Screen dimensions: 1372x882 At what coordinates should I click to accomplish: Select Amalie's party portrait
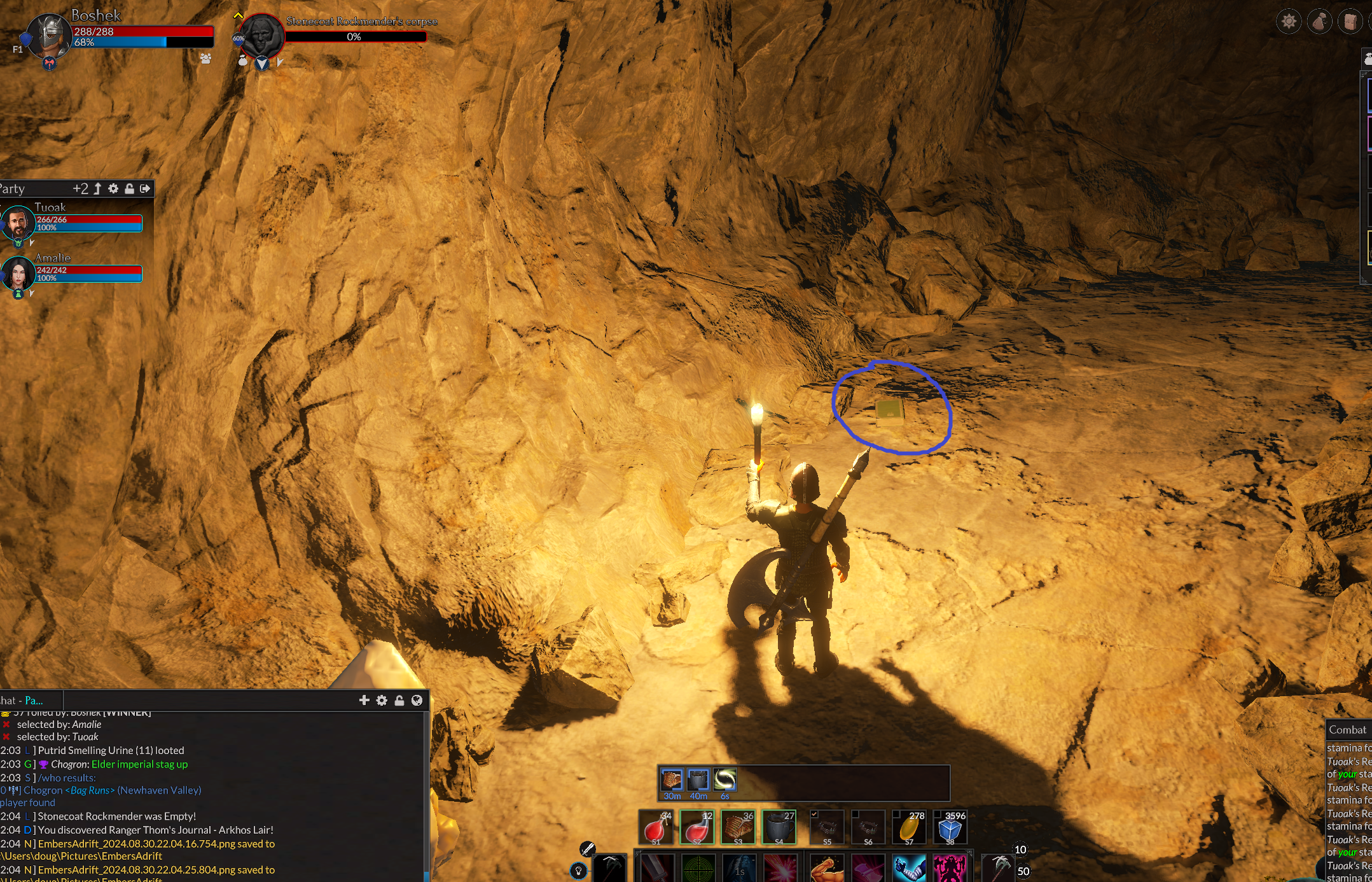click(18, 274)
